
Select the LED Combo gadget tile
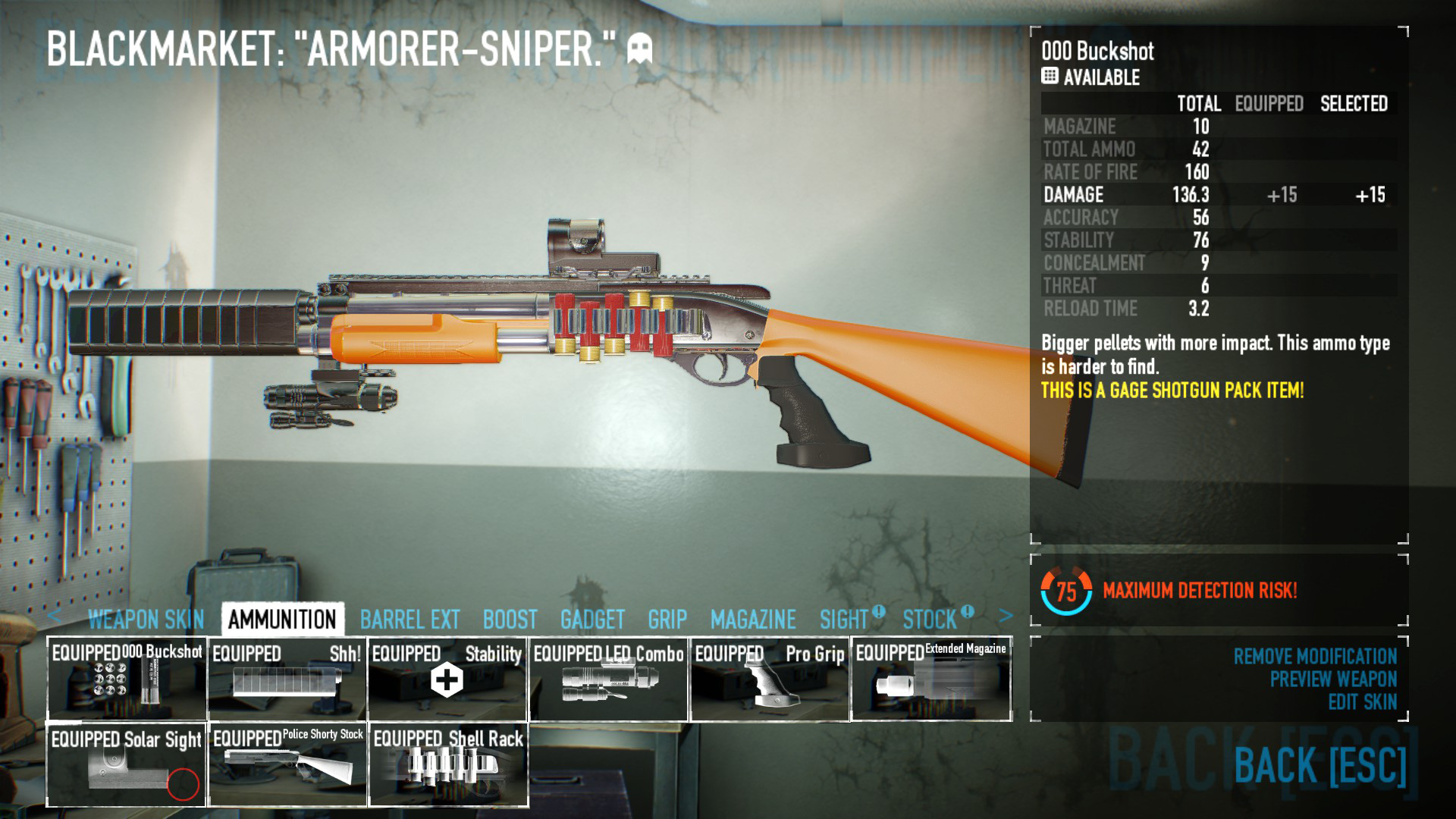point(608,679)
